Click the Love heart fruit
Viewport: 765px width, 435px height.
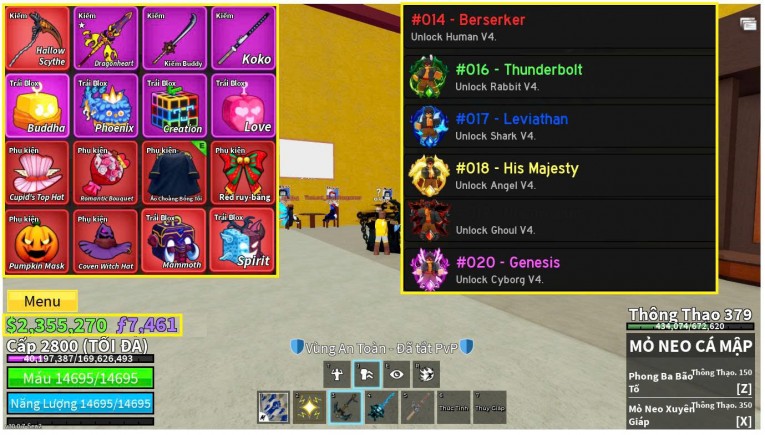point(243,105)
